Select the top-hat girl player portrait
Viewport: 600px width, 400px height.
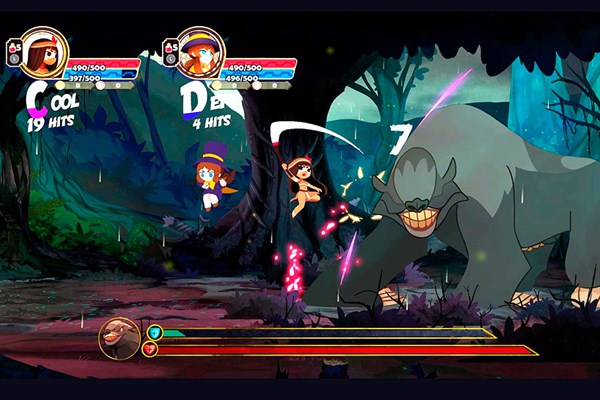pyautogui.click(x=200, y=52)
